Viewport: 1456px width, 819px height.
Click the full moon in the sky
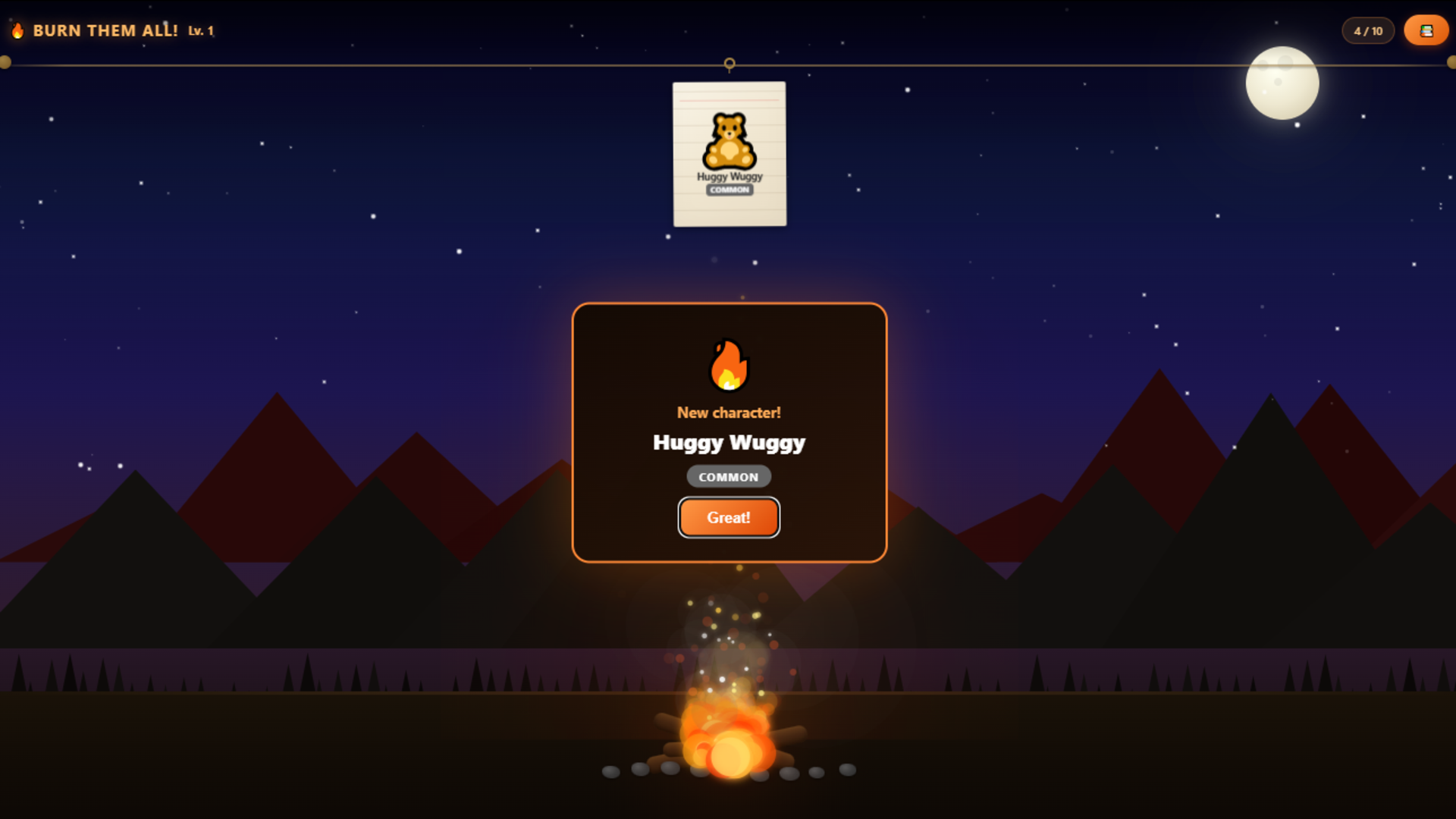click(1281, 83)
